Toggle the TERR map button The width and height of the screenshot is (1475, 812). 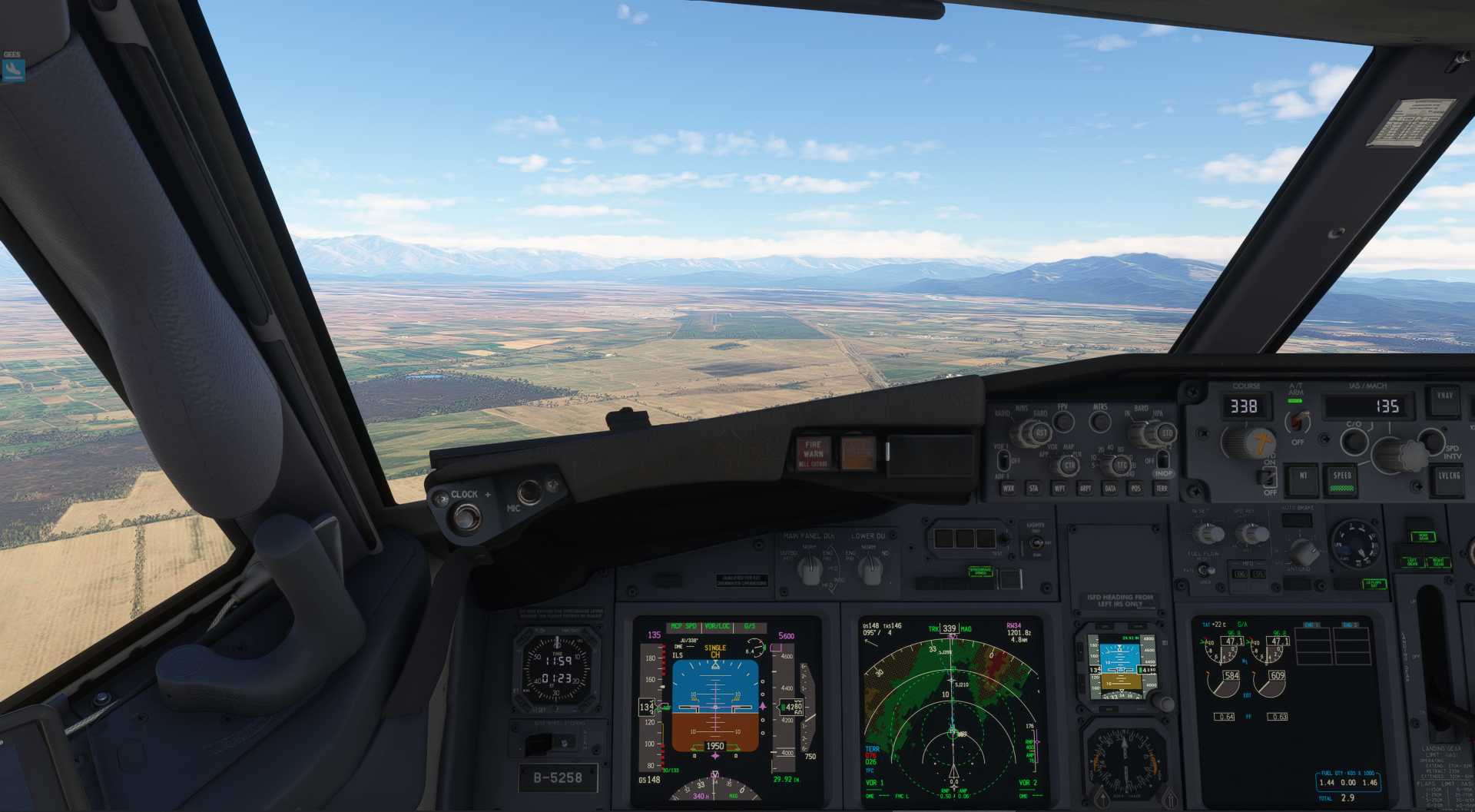(1162, 489)
